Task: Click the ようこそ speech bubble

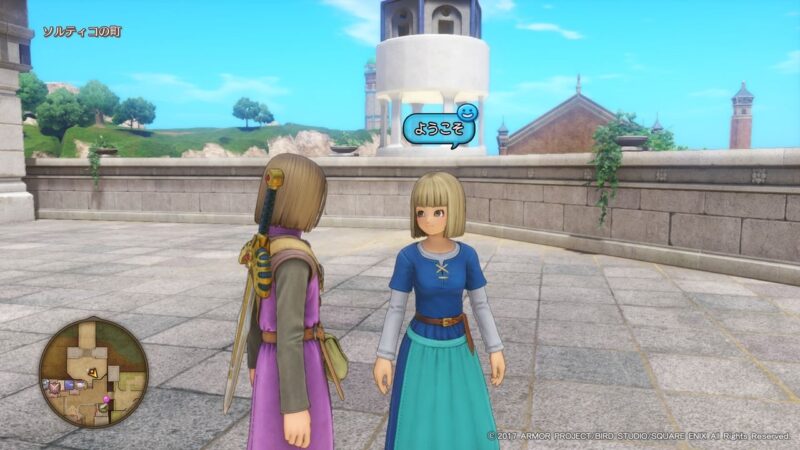Action: tap(436, 131)
